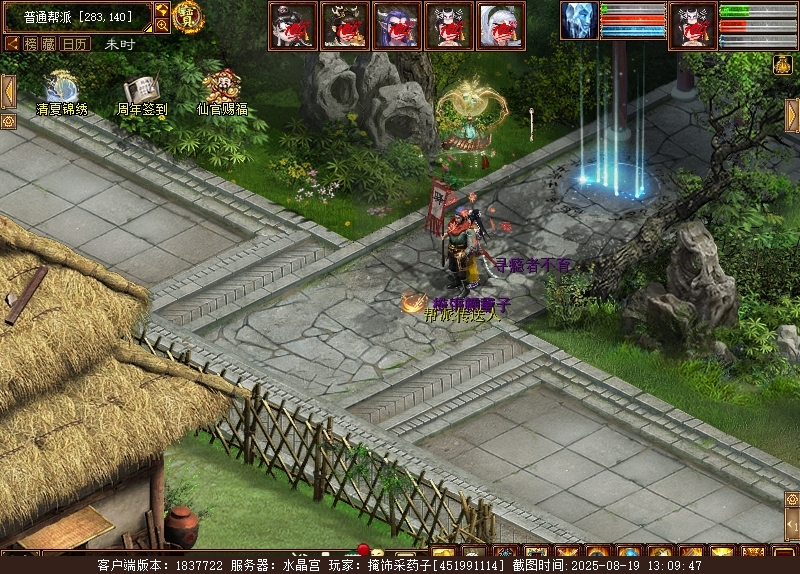This screenshot has width=800, height=574.
Task: Open the 日历 calendar
Action: tap(75, 44)
